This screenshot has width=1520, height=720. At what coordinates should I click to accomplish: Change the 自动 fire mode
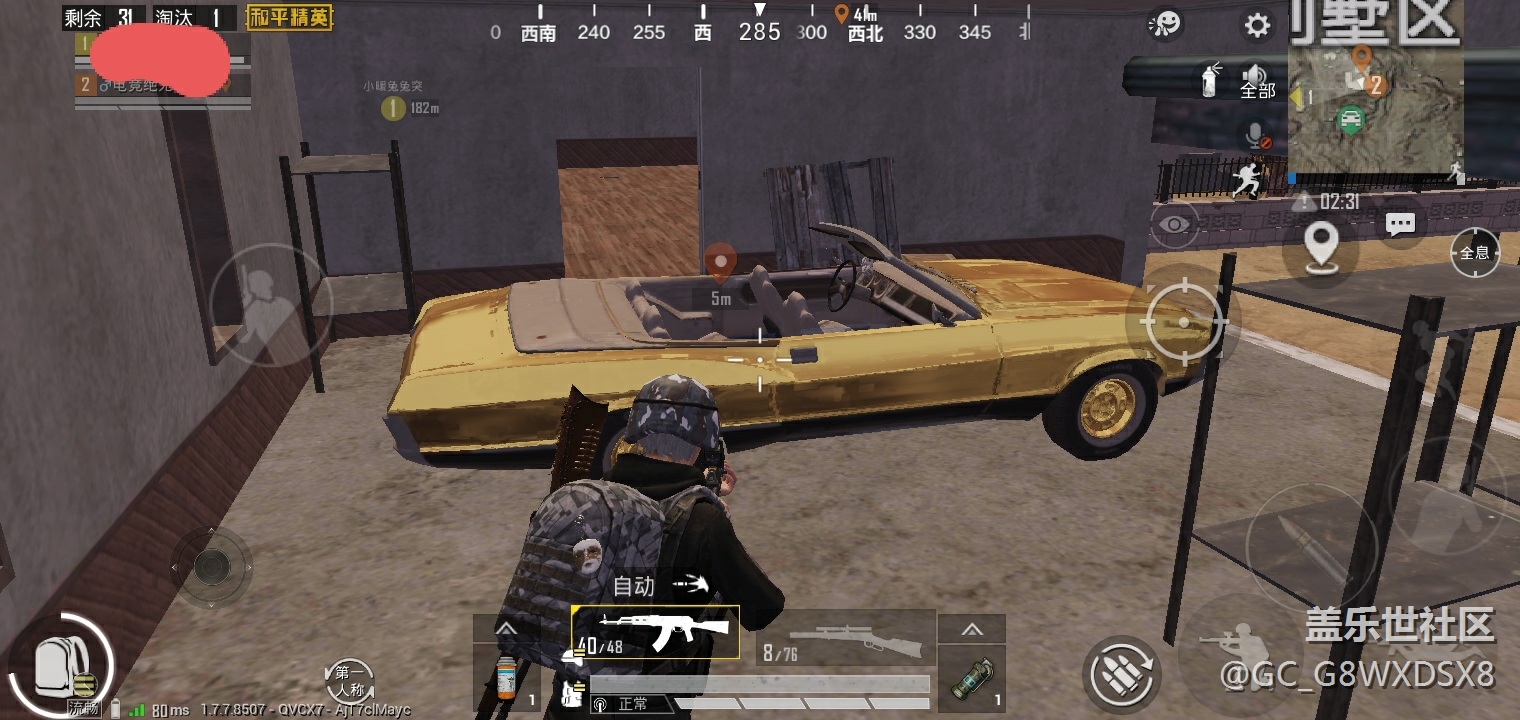(660, 585)
